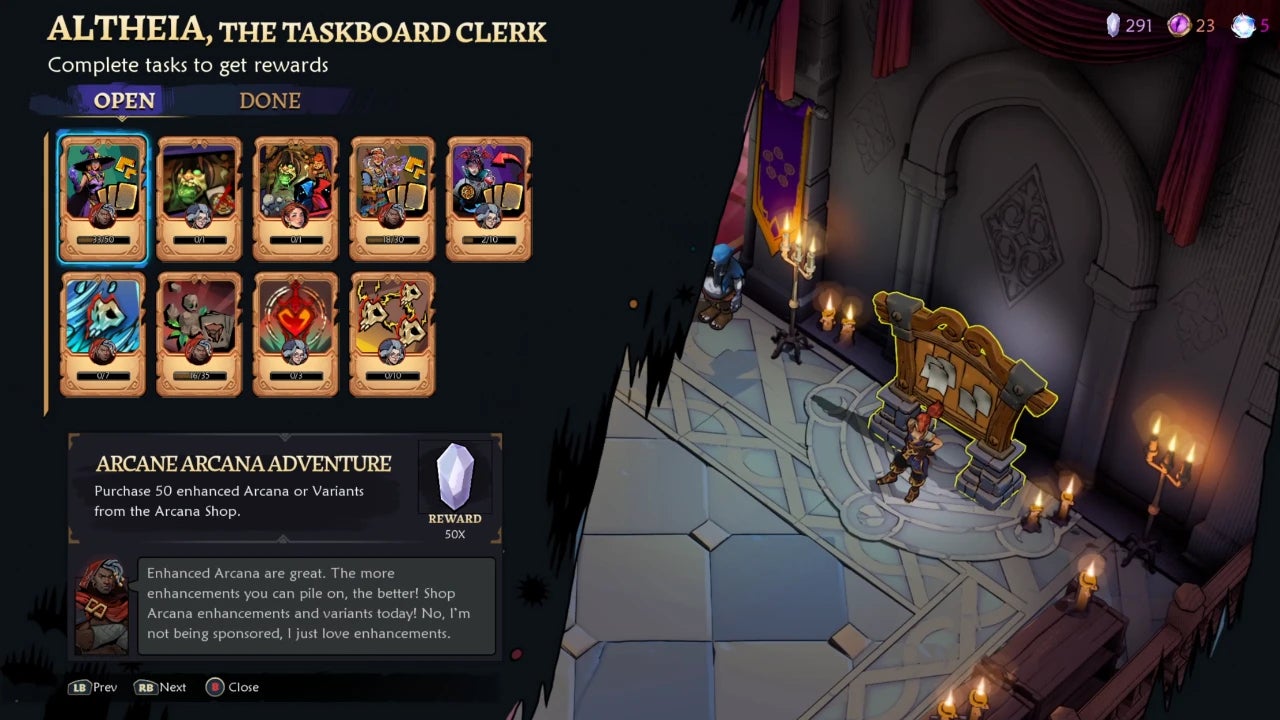Select the witch task card showing 33/50

click(103, 198)
